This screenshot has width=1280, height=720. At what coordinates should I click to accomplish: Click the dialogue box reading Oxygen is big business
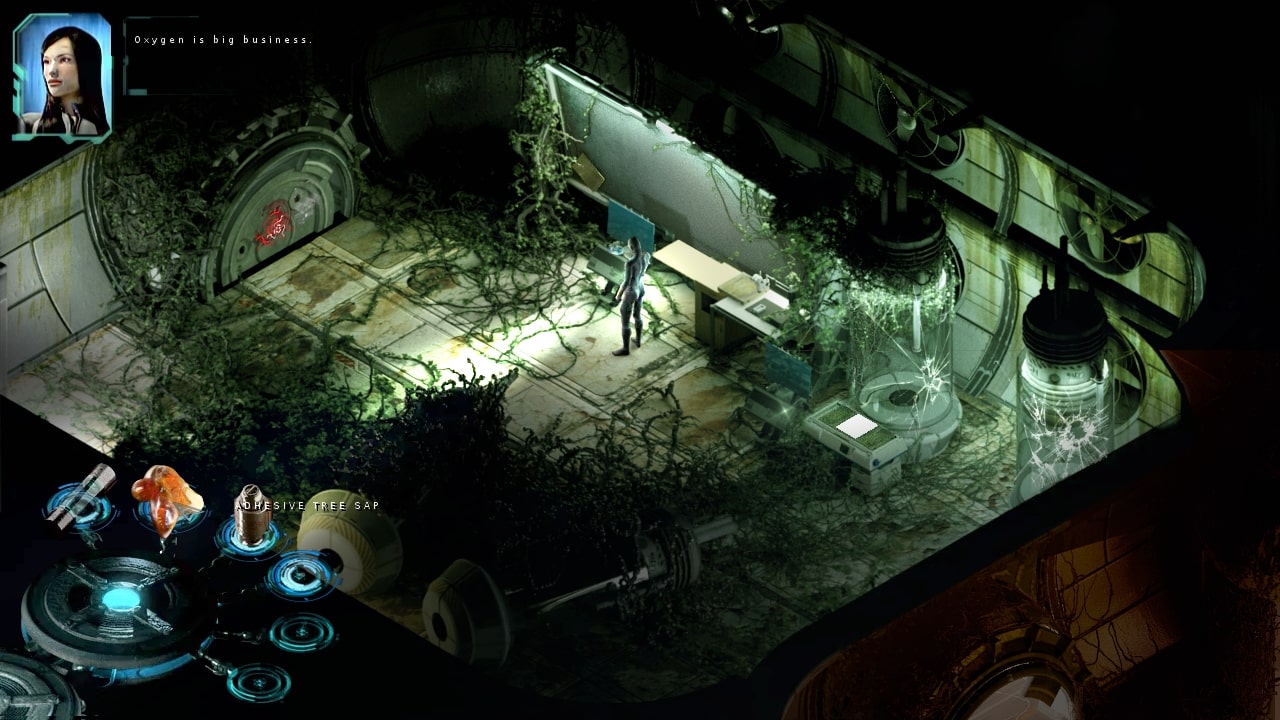coord(222,40)
